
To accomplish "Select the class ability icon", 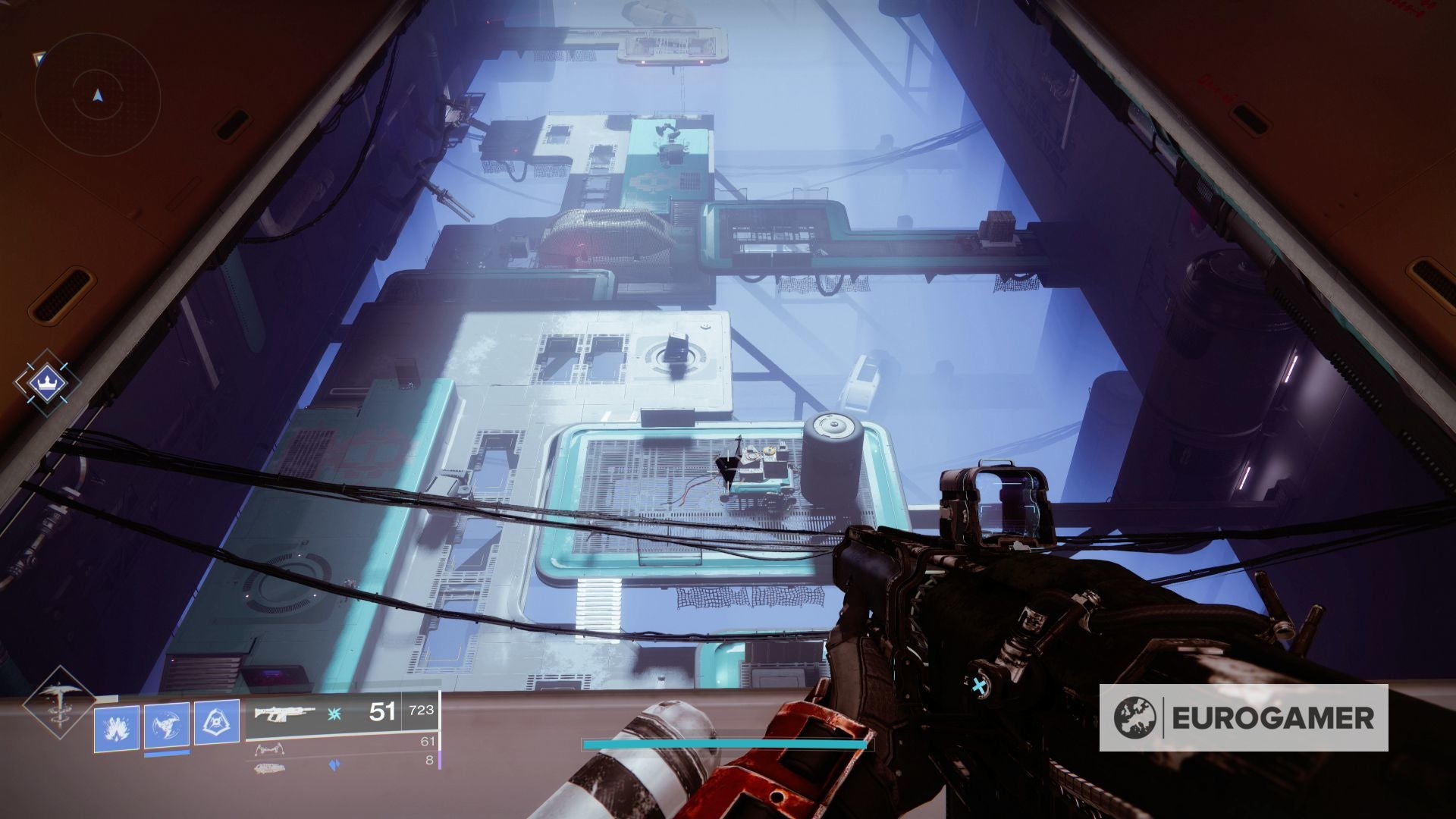I will click(216, 722).
